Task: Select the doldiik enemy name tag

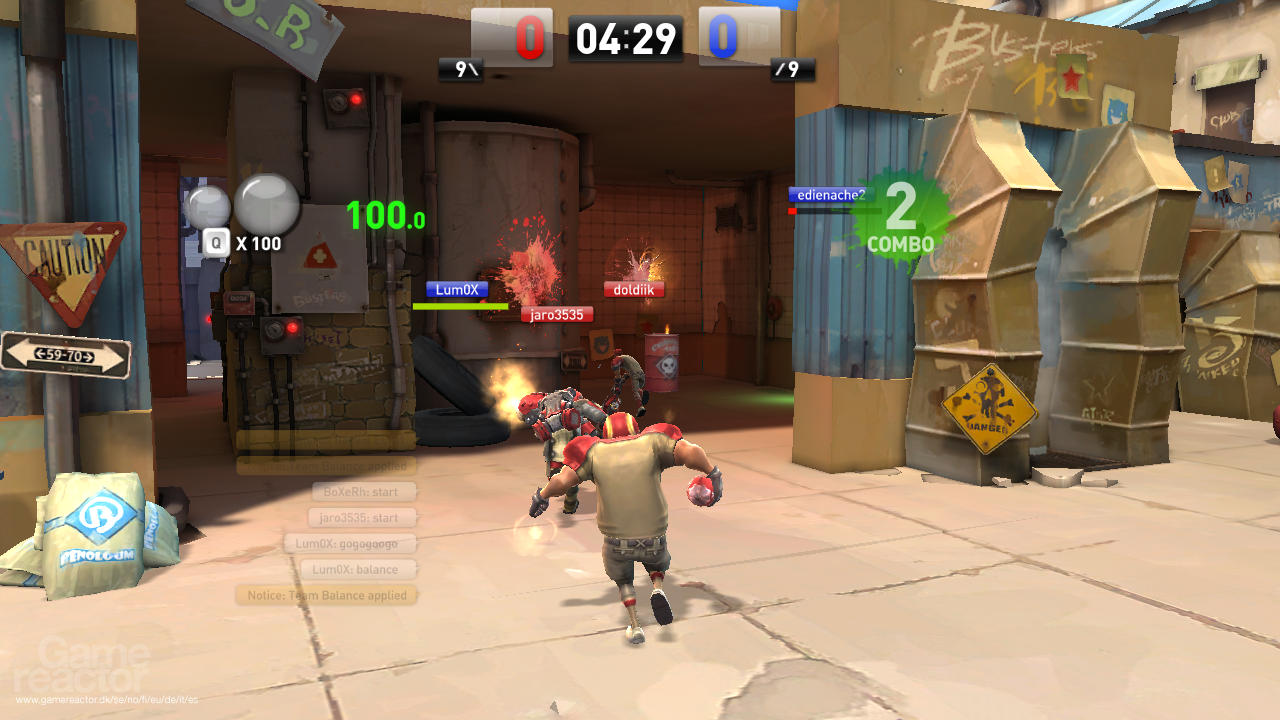Action: pyautogui.click(x=634, y=289)
